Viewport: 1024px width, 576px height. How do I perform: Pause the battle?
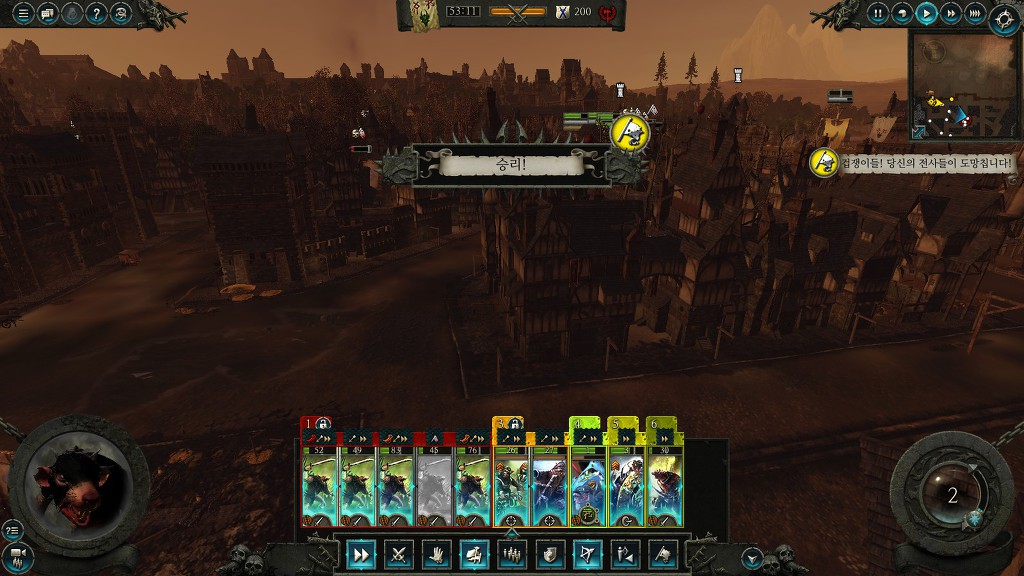point(878,14)
